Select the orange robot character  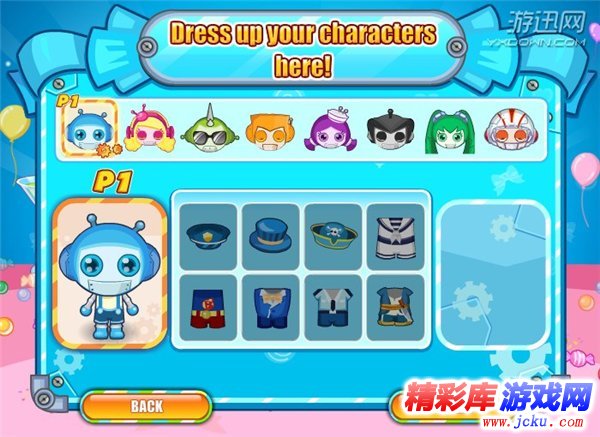(267, 130)
